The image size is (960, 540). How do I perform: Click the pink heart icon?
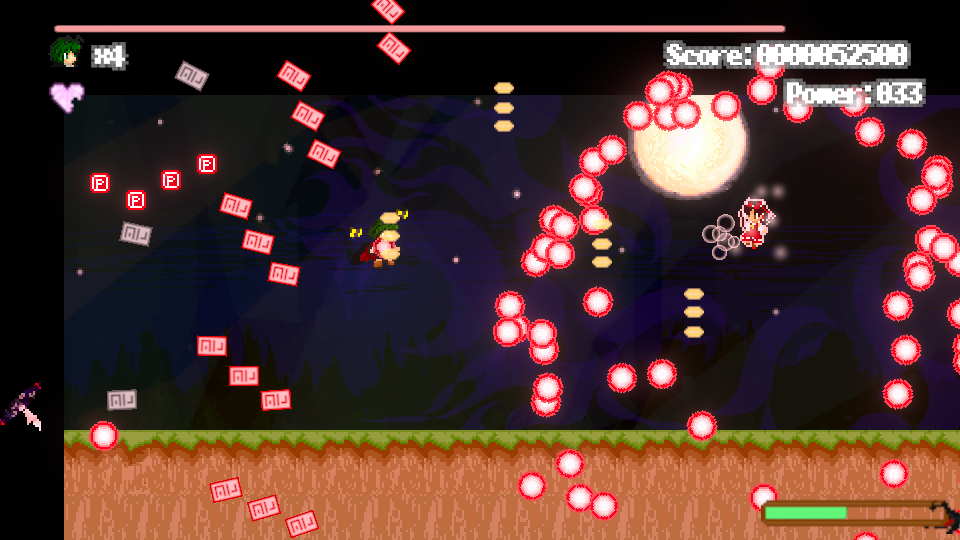67,97
